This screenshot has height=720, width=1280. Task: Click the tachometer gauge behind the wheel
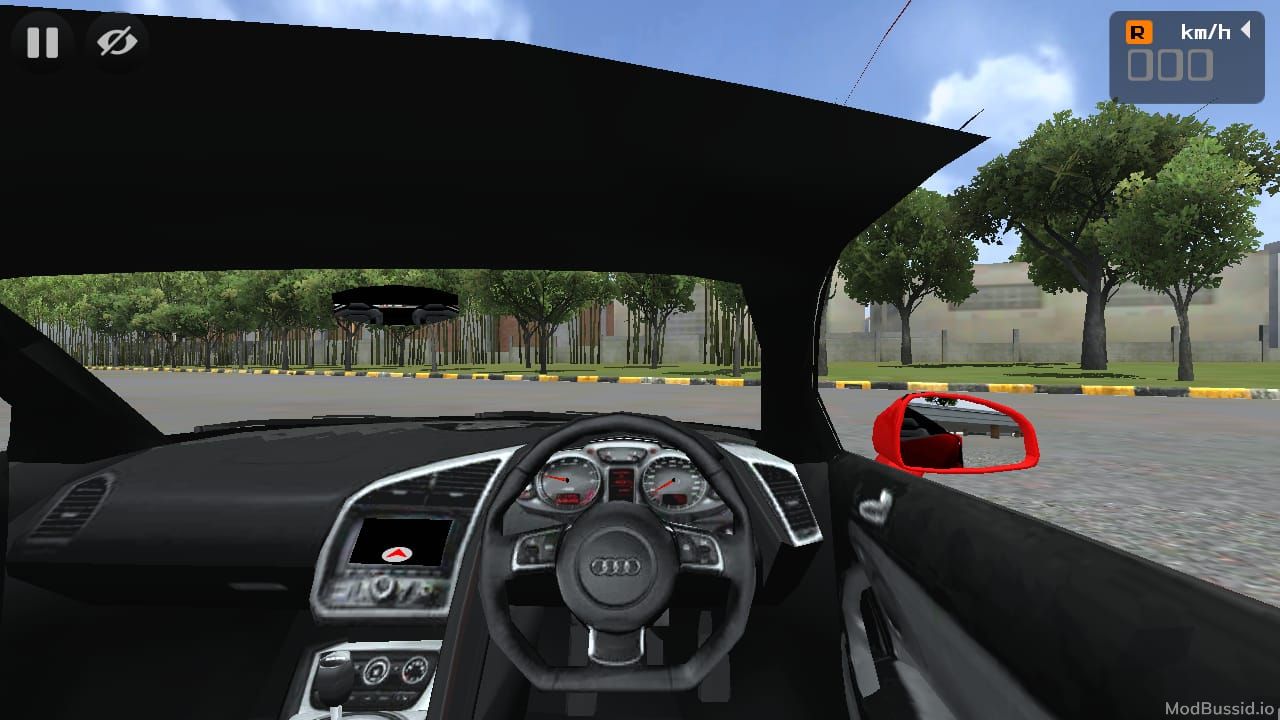568,482
